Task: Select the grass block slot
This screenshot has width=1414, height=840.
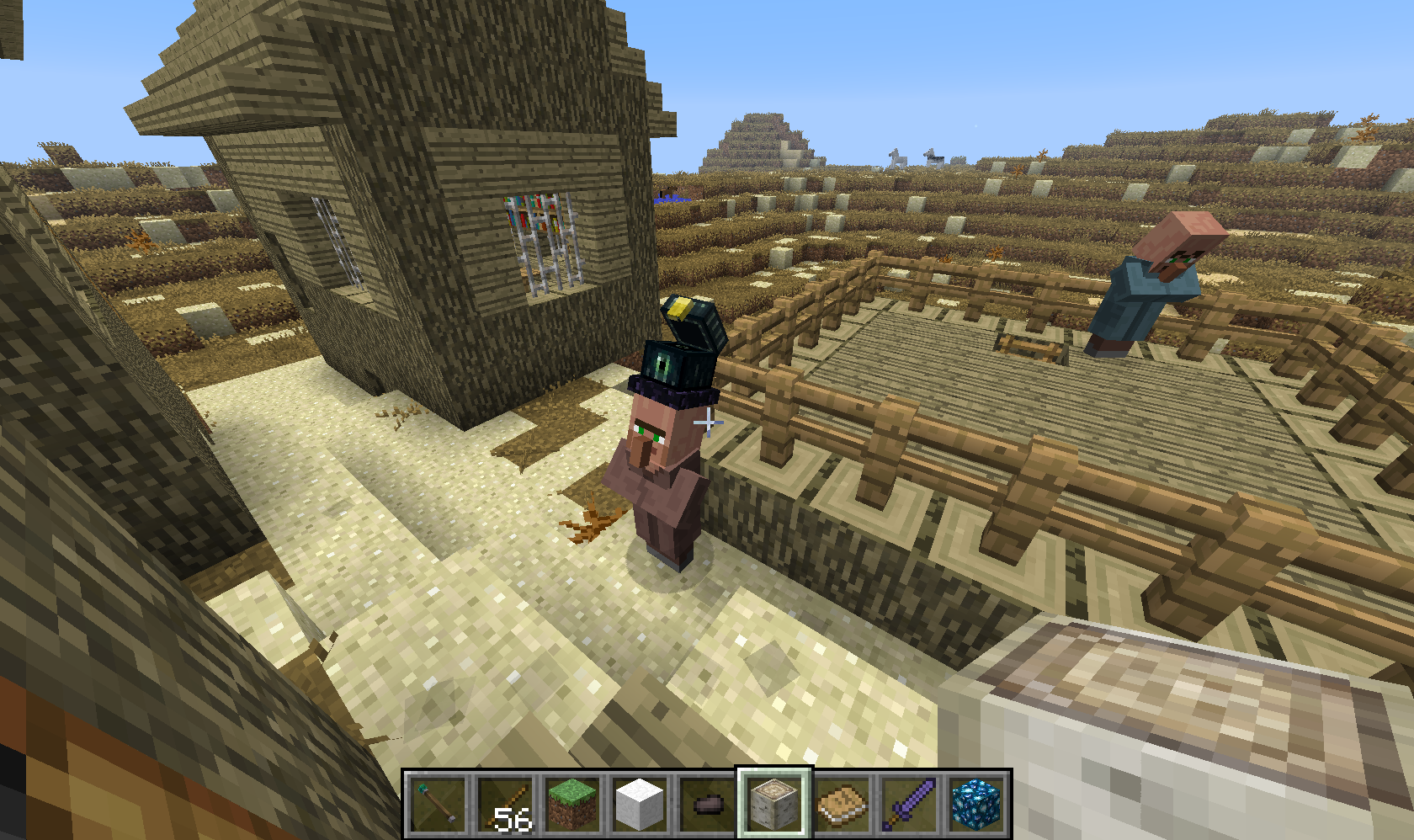Action: pyautogui.click(x=572, y=803)
